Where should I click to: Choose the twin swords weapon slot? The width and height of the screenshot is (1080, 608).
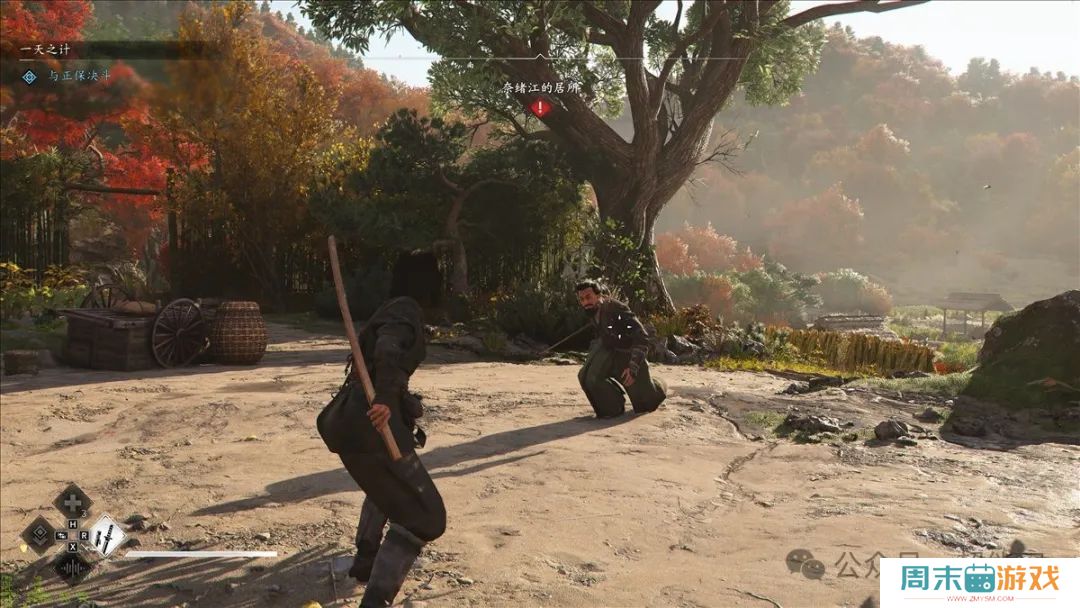pos(106,534)
